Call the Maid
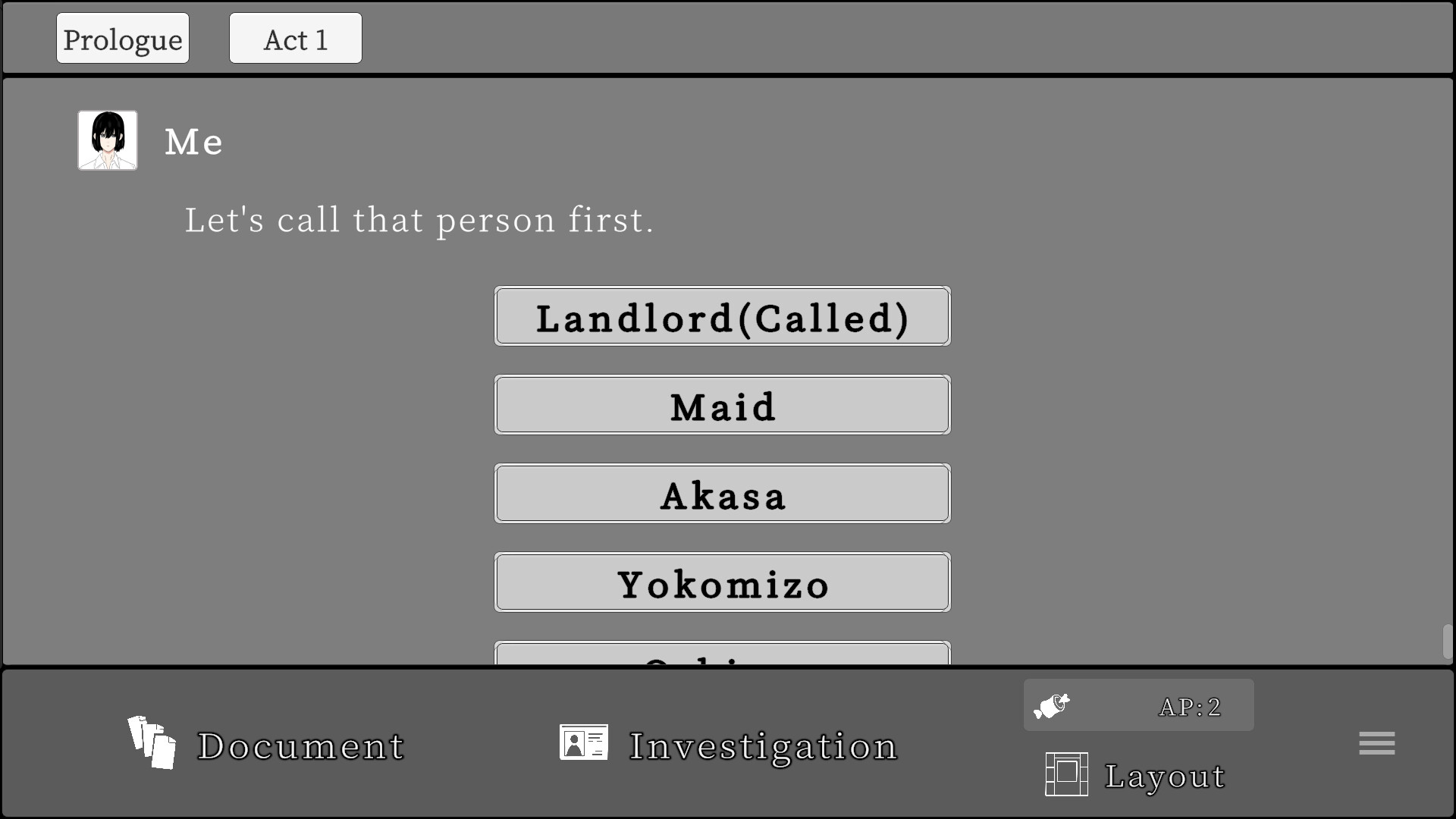The height and width of the screenshot is (819, 1456). pyautogui.click(x=722, y=406)
